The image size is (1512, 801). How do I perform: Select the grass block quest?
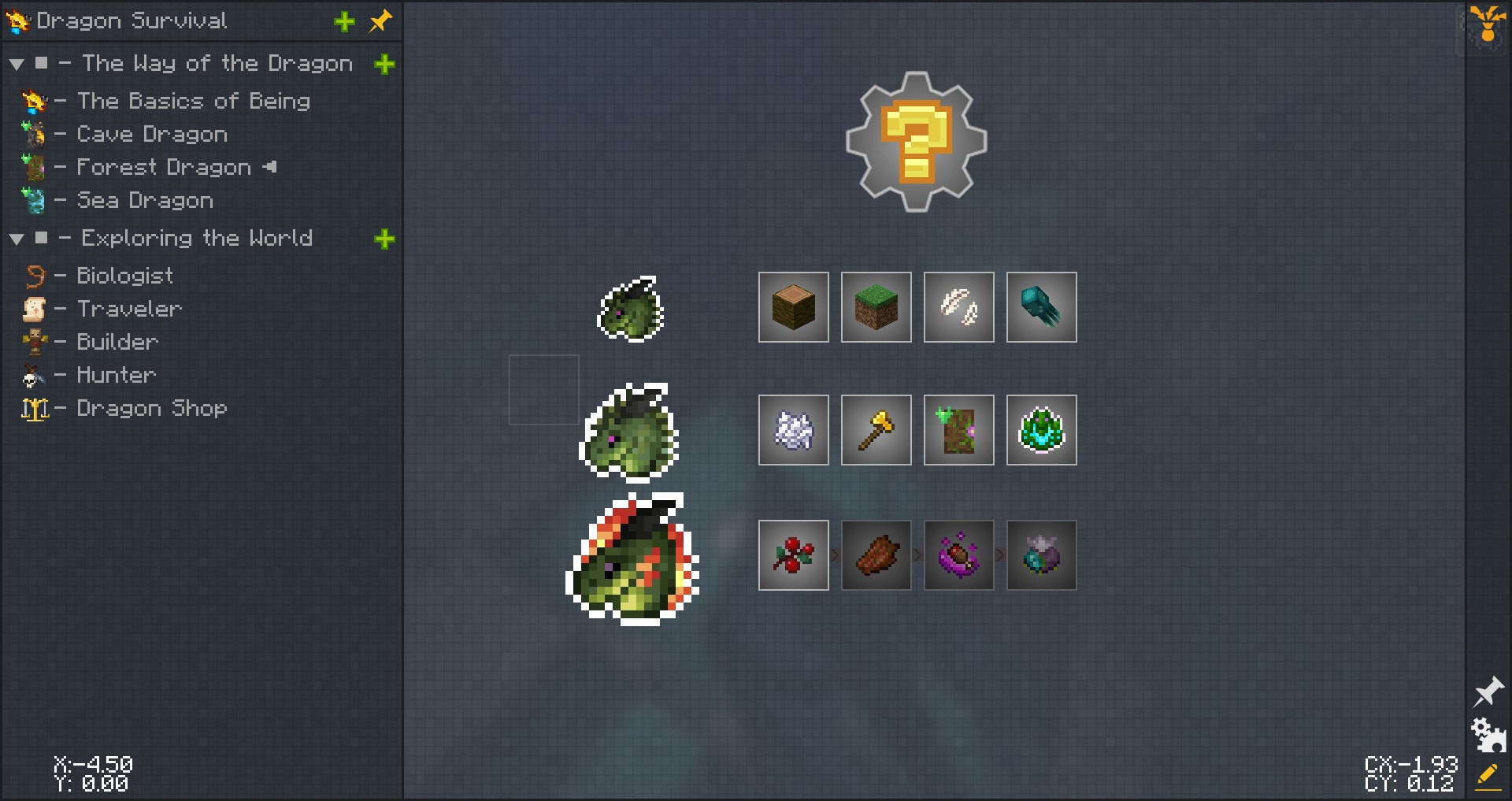(x=876, y=307)
